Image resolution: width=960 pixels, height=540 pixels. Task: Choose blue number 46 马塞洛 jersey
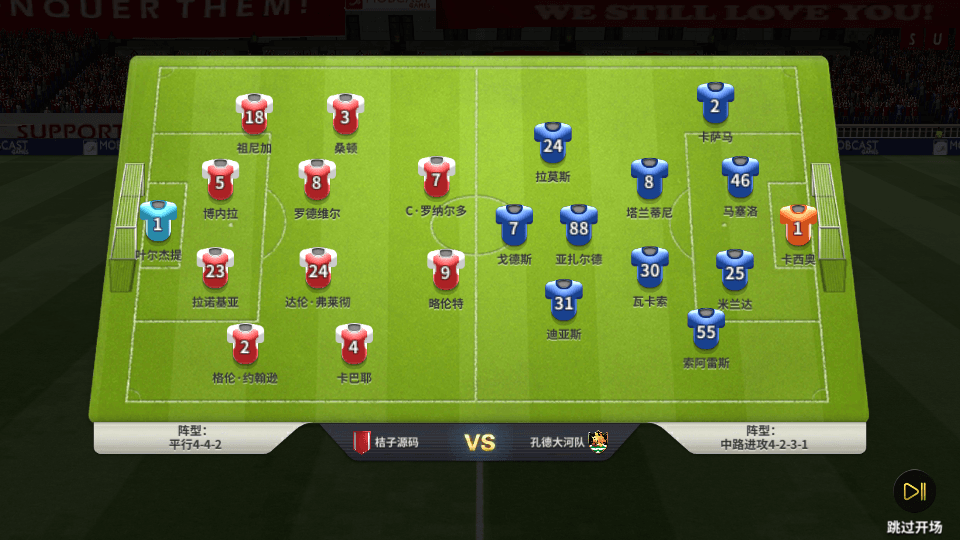pos(740,180)
